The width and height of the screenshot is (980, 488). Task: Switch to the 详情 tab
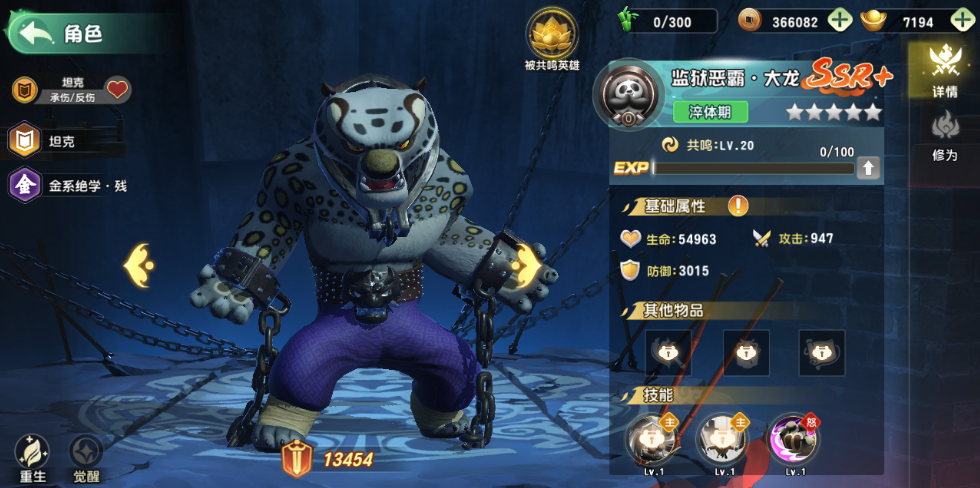point(945,70)
